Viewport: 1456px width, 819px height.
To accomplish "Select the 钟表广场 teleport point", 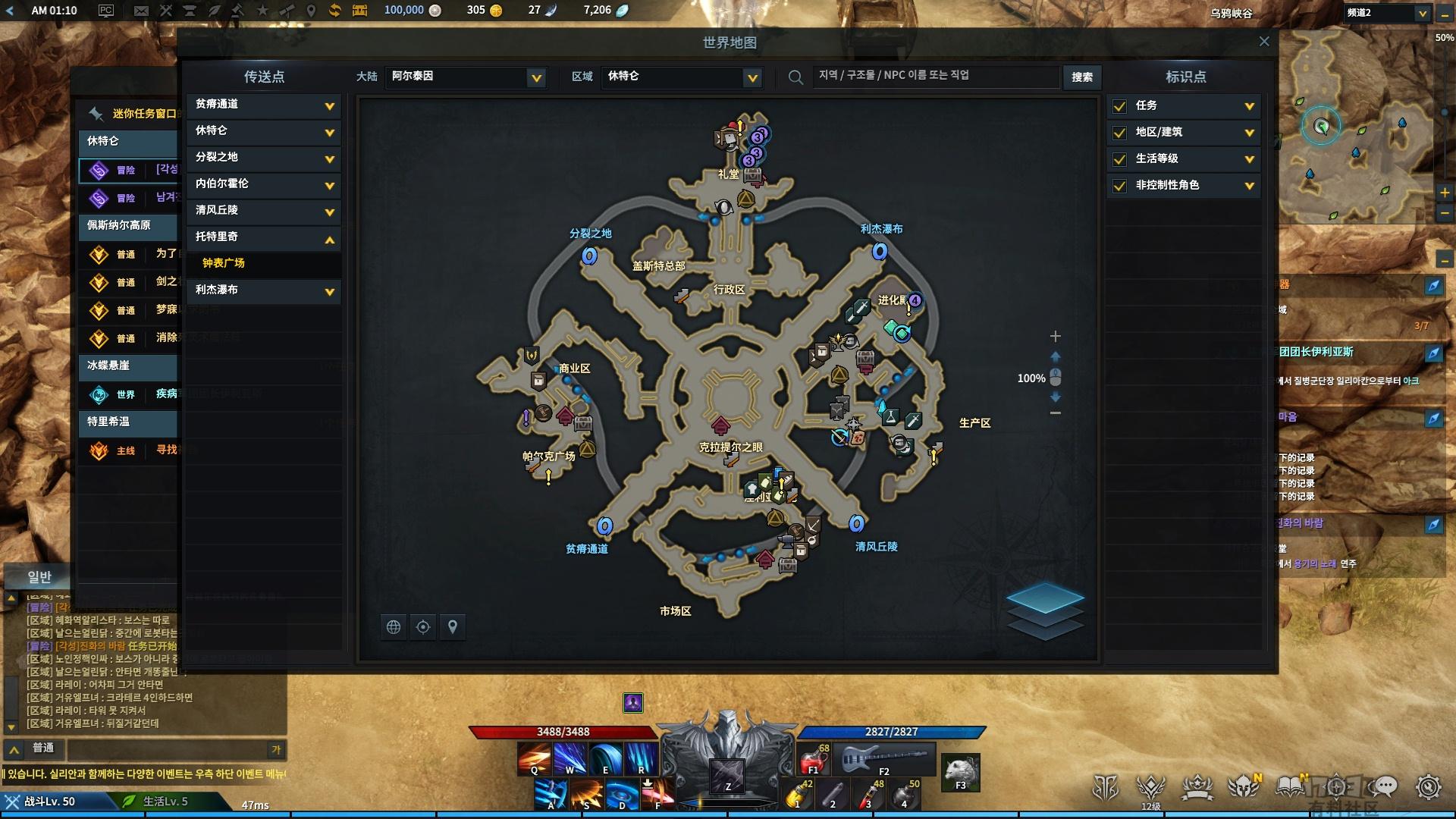I will pos(224,263).
